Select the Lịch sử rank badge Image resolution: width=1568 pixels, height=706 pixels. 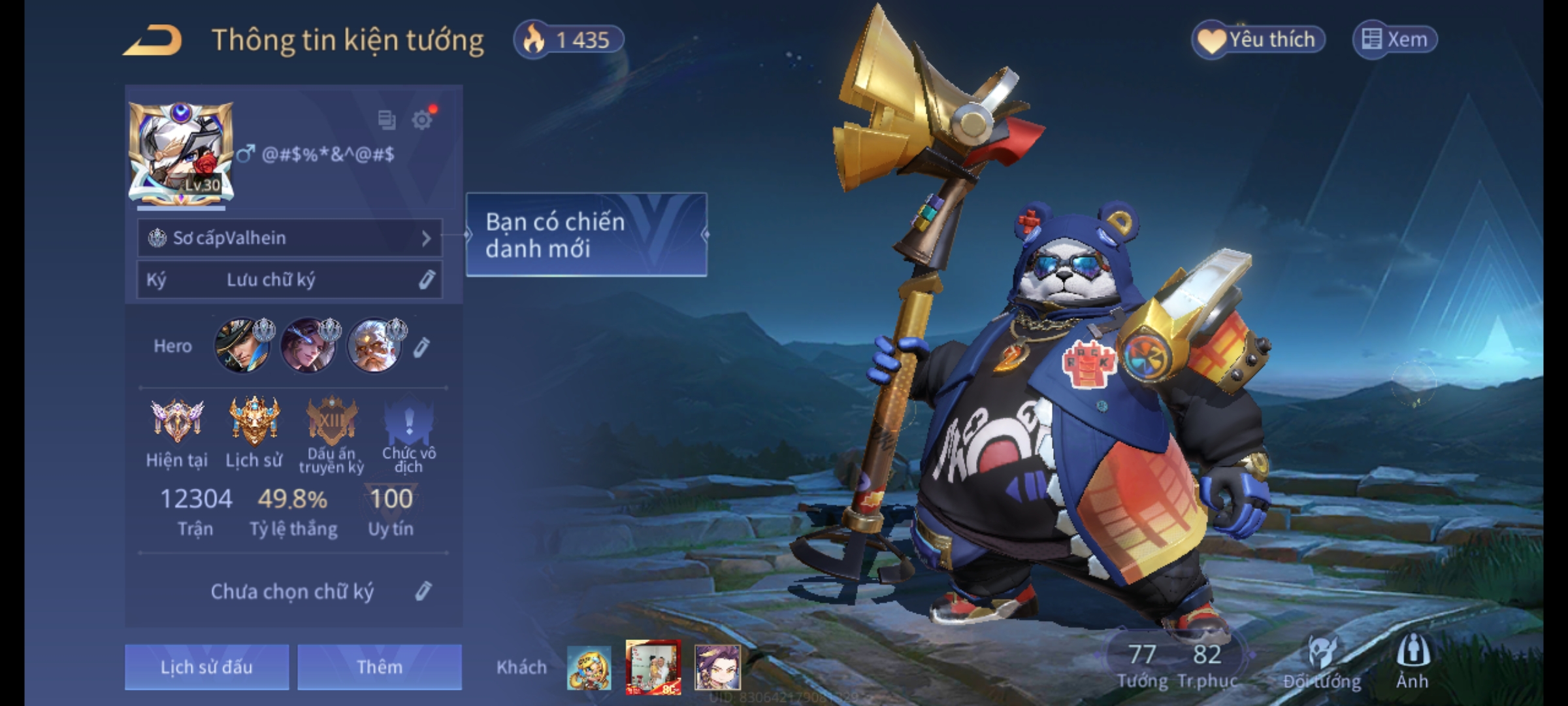254,422
